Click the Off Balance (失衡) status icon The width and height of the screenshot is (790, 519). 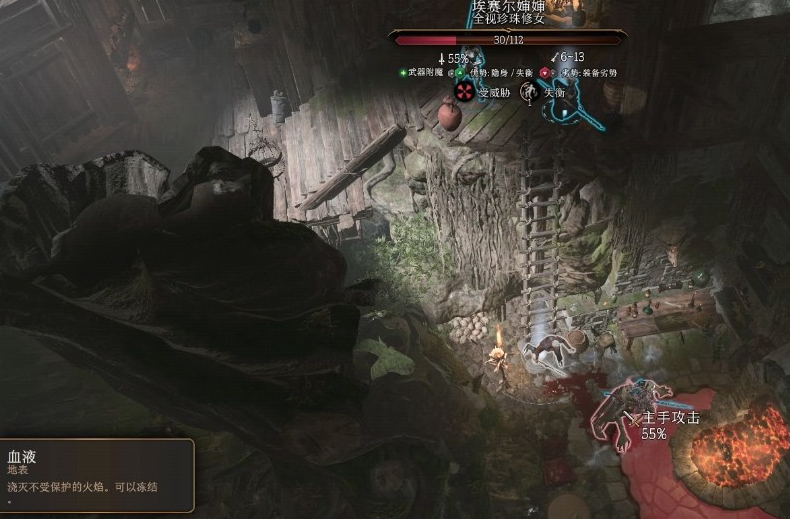(530, 92)
